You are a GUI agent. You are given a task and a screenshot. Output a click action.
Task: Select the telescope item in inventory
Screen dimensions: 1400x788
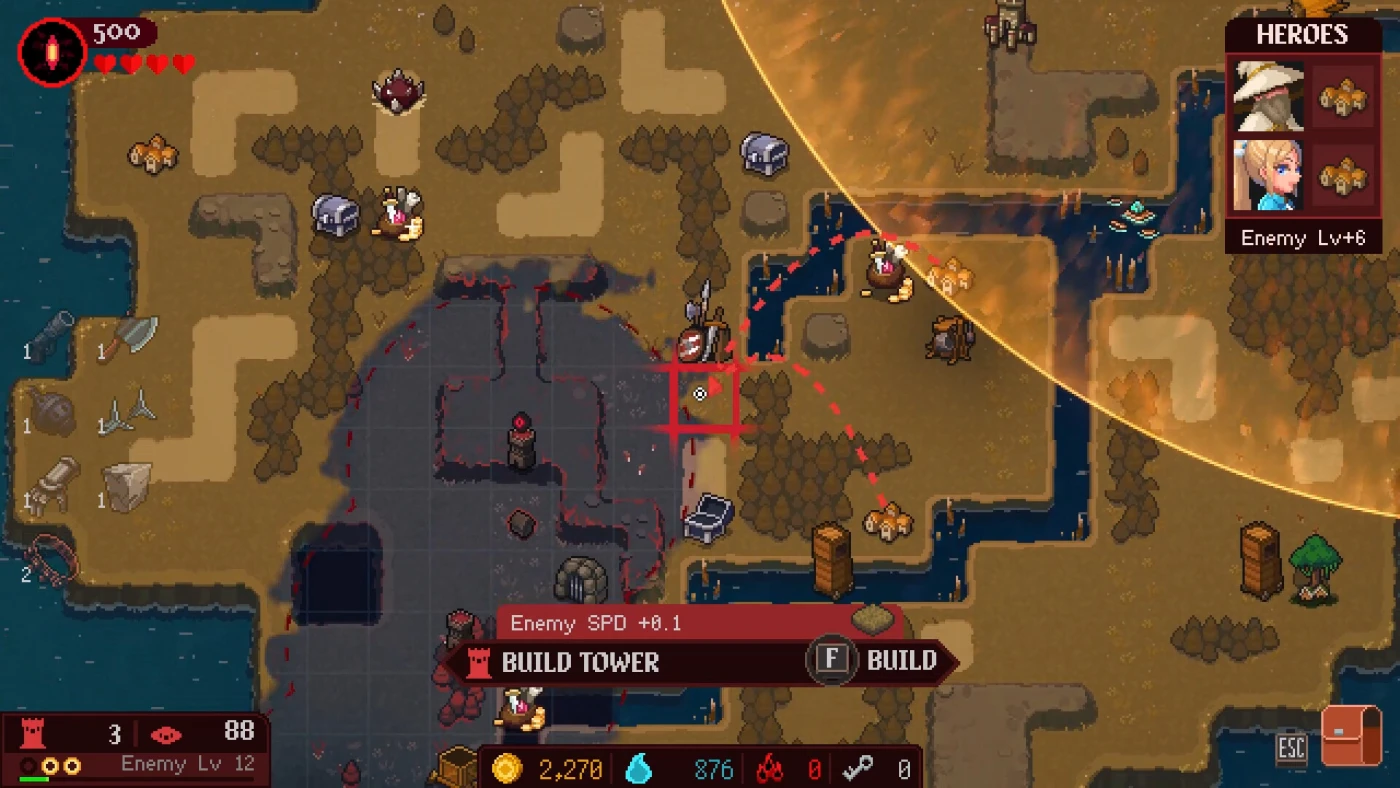[x=52, y=335]
